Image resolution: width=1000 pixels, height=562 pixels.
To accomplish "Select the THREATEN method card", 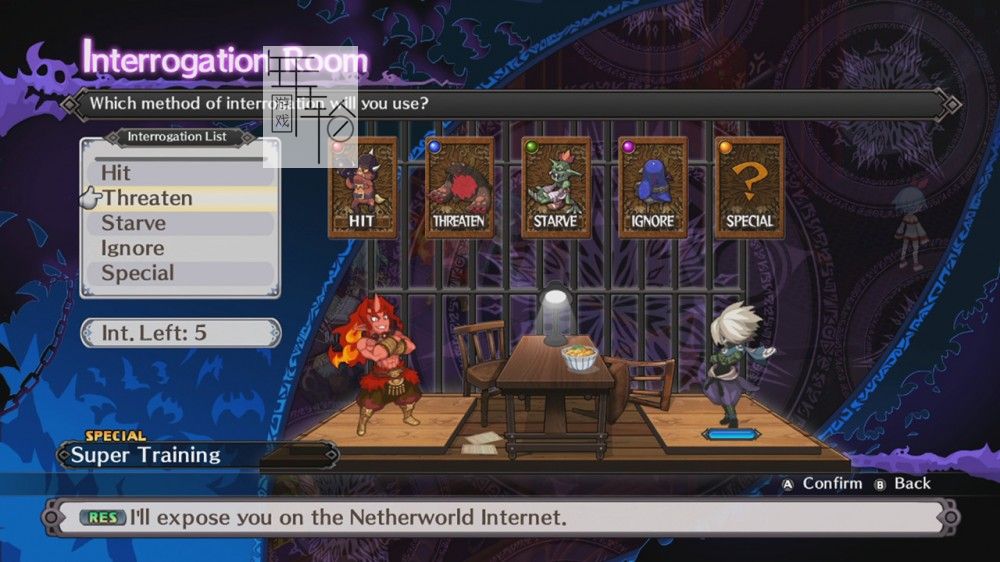I will (459, 188).
